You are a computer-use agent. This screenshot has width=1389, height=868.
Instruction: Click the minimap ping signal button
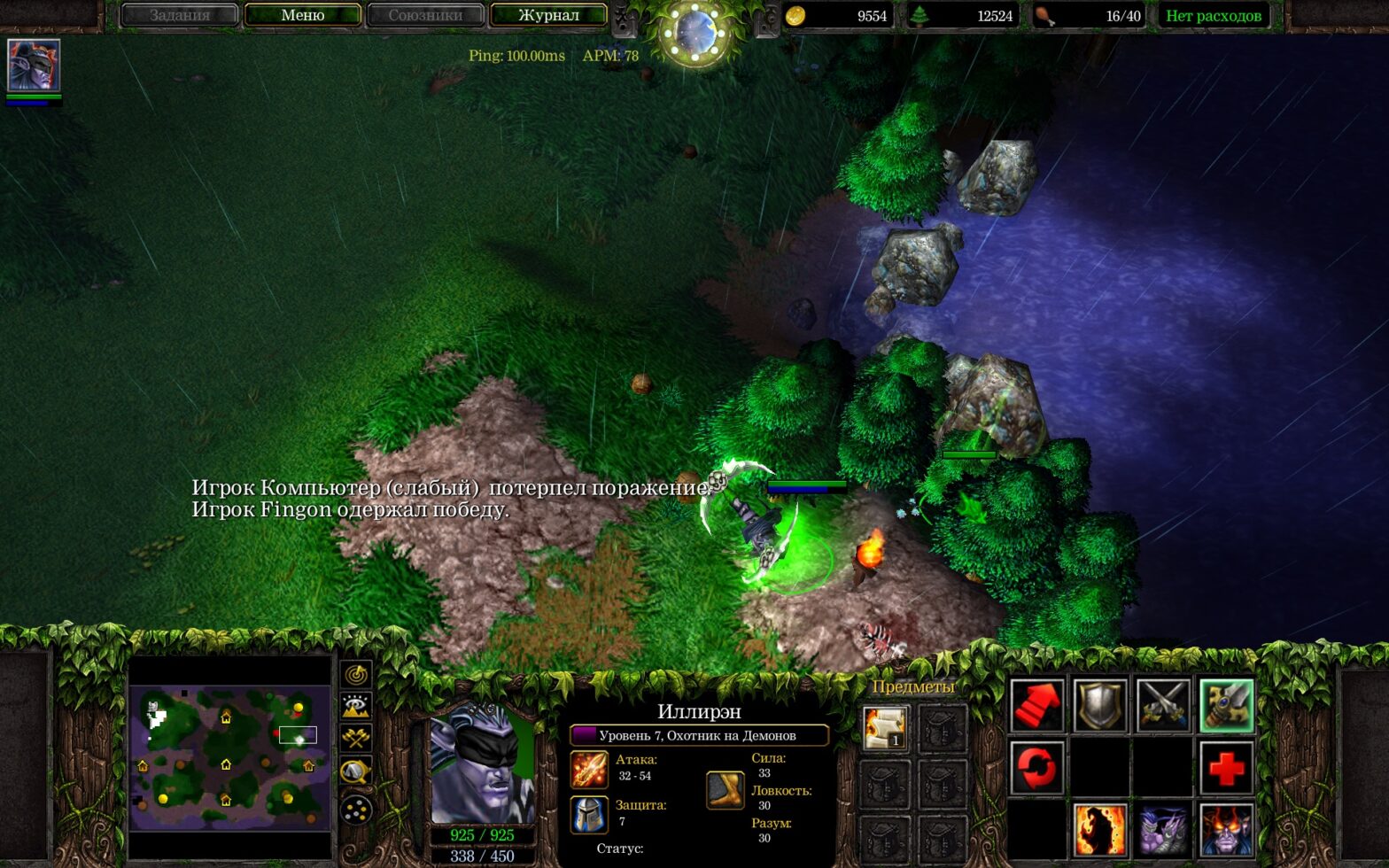point(356,675)
